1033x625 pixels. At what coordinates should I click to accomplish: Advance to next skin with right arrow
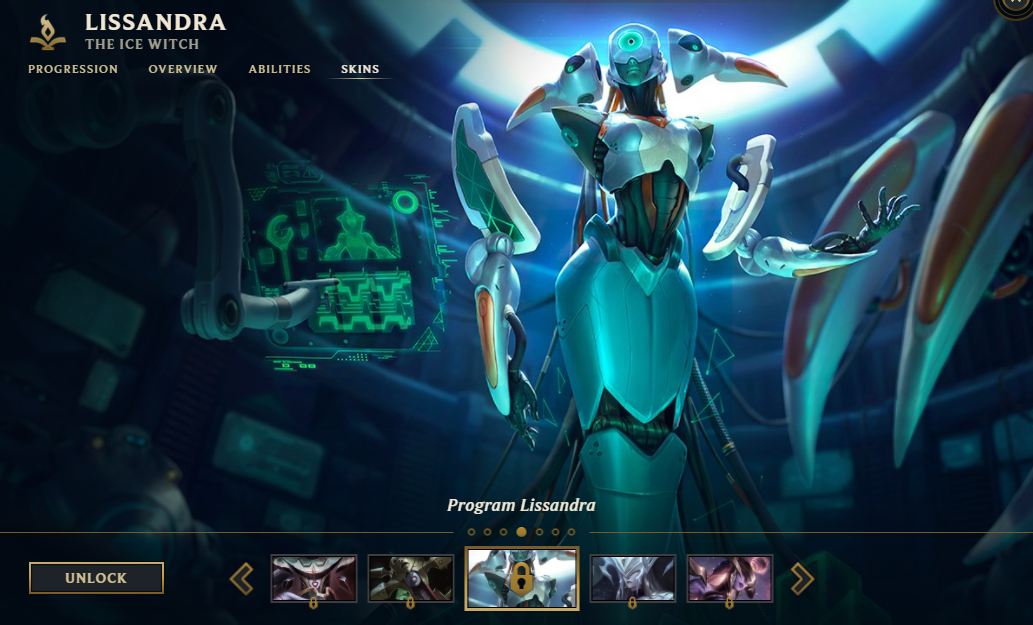click(x=802, y=578)
